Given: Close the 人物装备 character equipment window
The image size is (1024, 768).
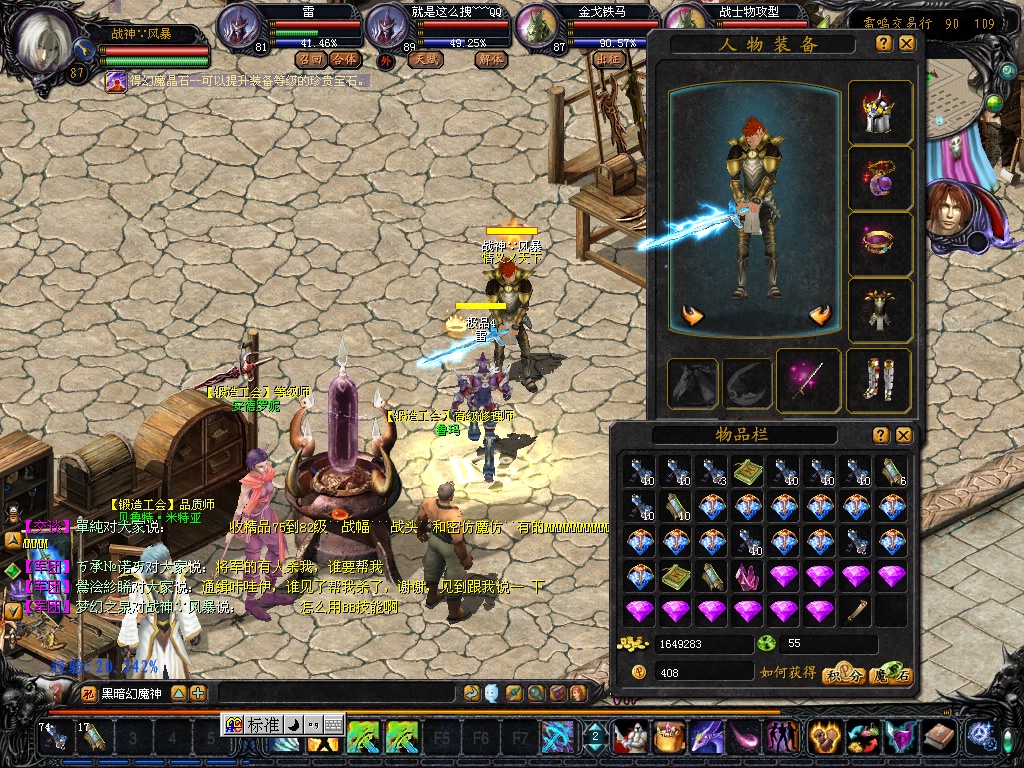Looking at the screenshot, I should [906, 44].
